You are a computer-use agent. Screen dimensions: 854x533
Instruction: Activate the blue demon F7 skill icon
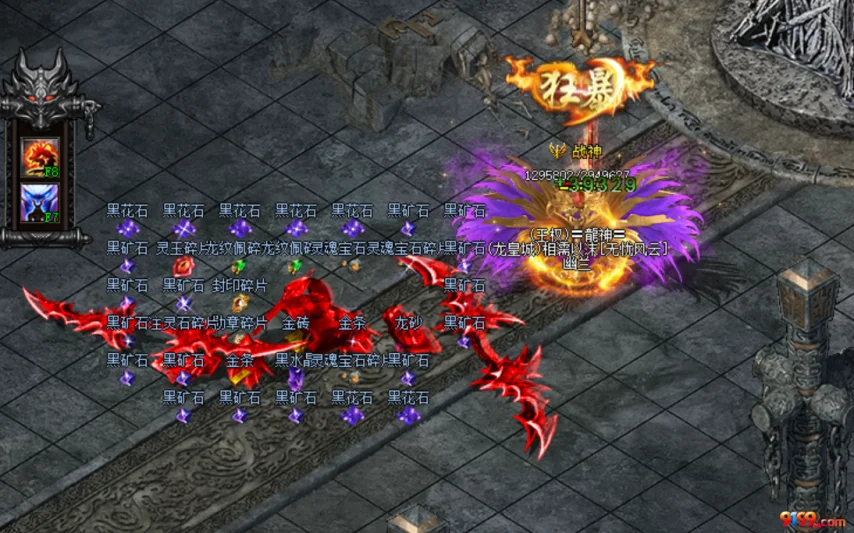[x=40, y=202]
